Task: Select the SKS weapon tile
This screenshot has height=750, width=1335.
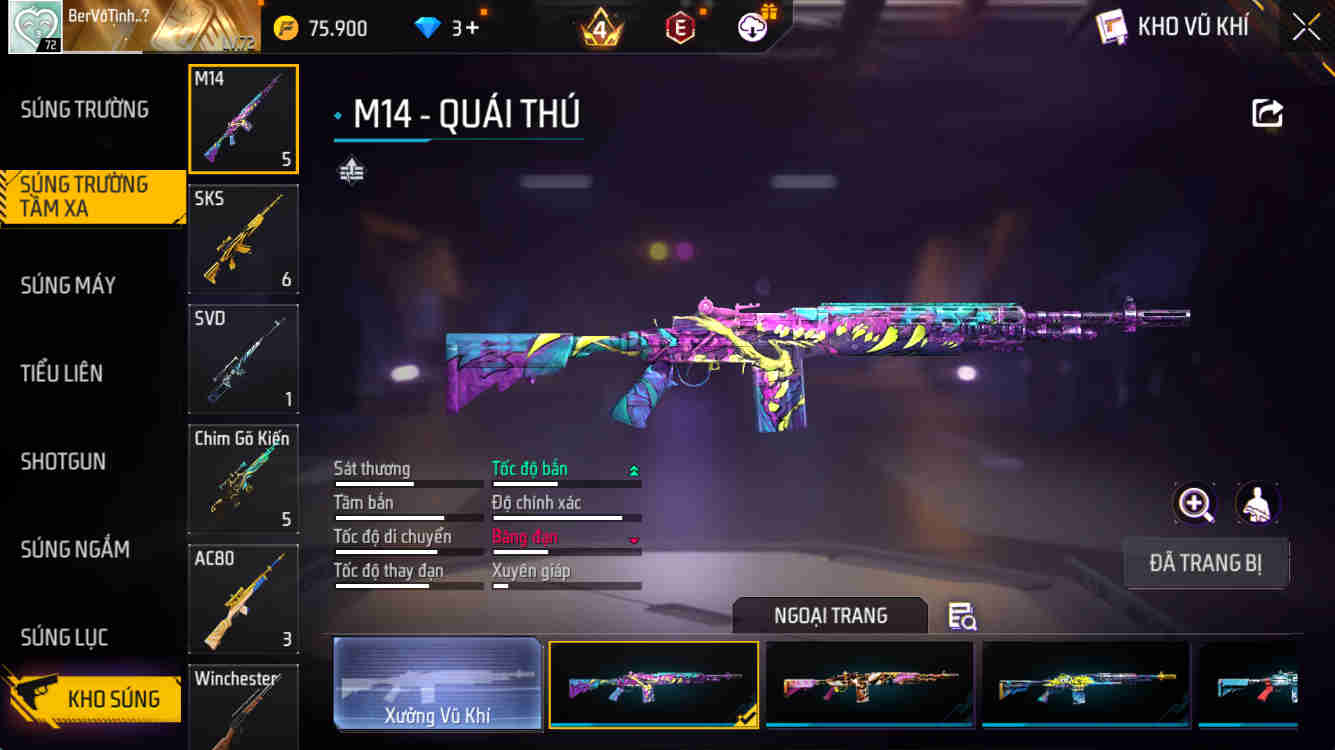Action: click(x=243, y=238)
